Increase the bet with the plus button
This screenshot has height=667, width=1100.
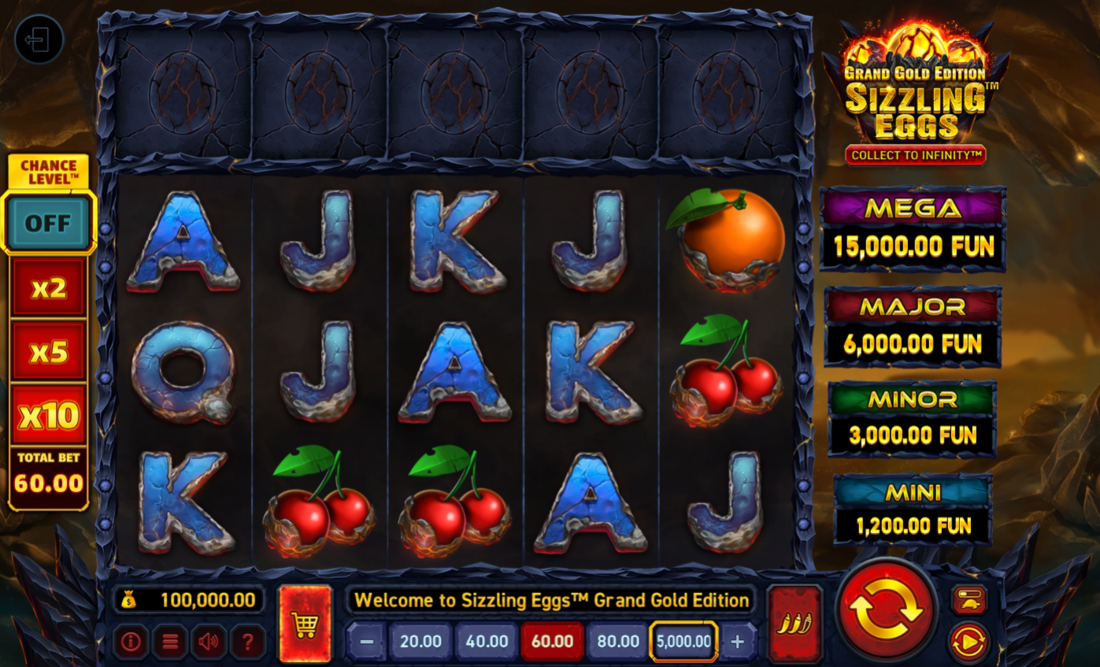[738, 641]
